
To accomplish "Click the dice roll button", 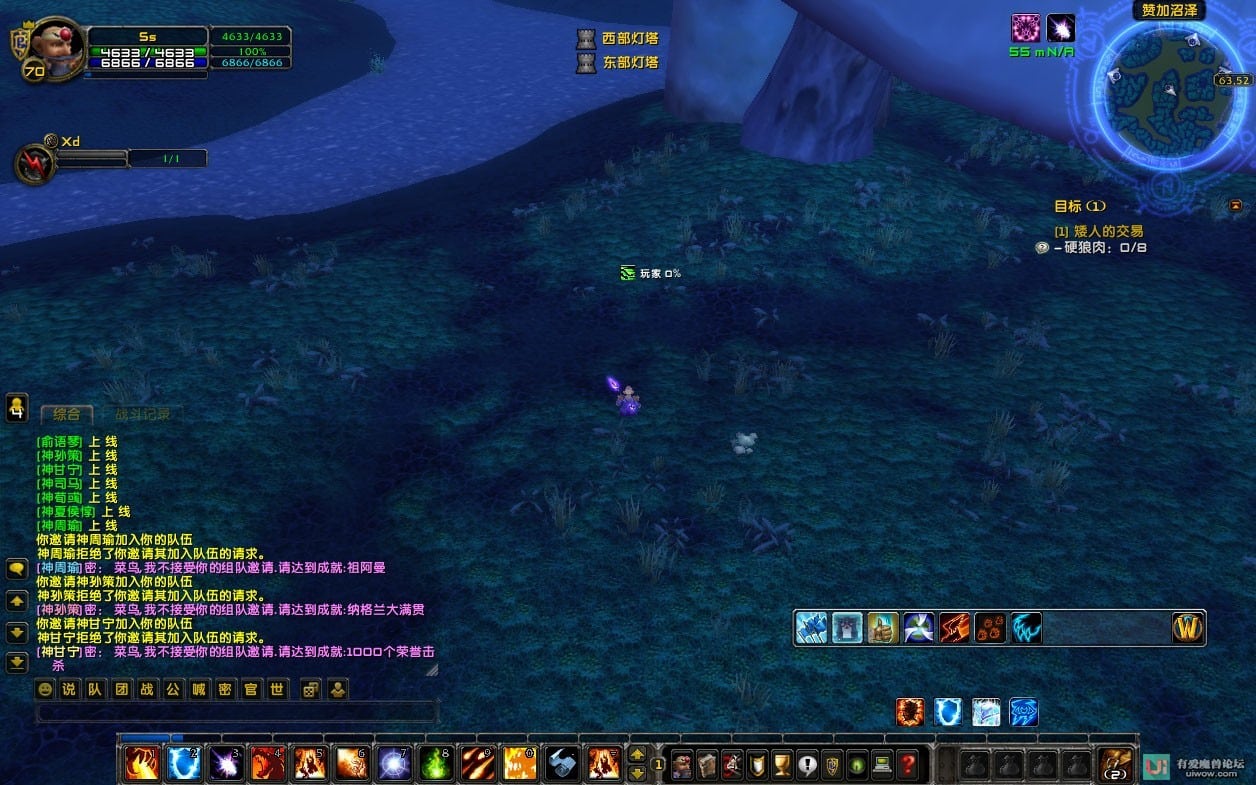I will pyautogui.click(x=311, y=689).
